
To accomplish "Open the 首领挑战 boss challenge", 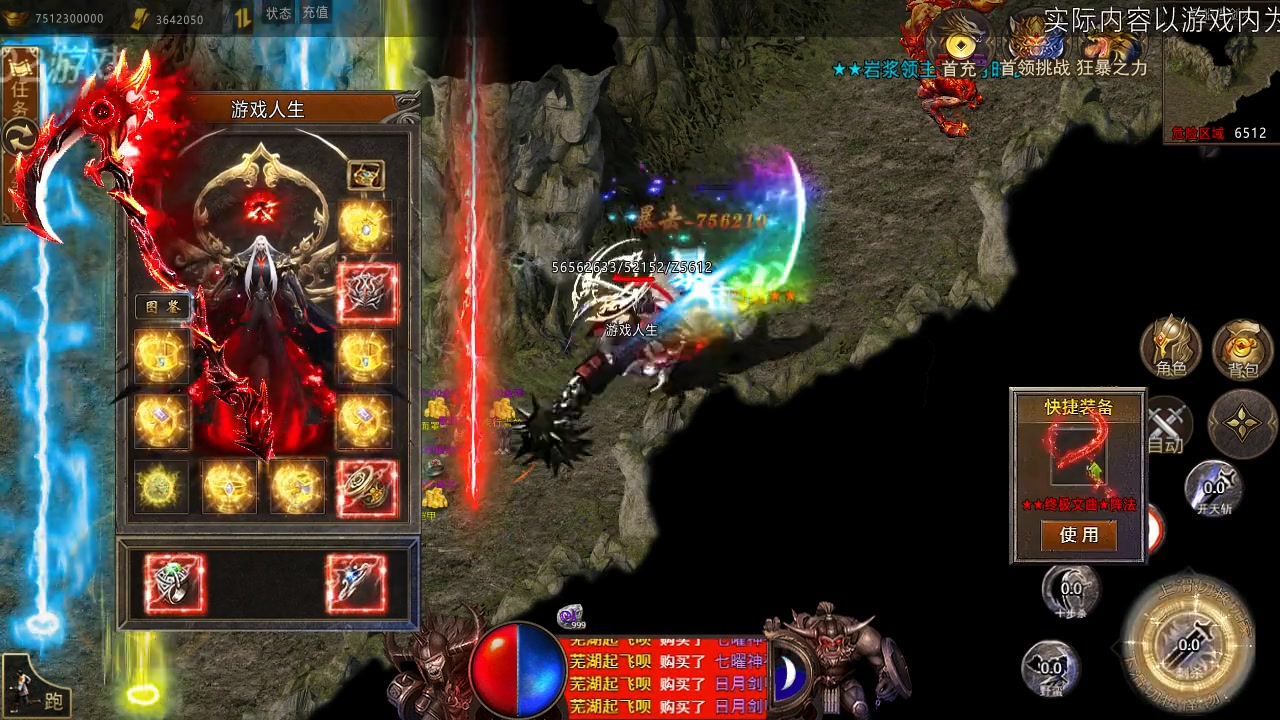I will (x=1034, y=47).
